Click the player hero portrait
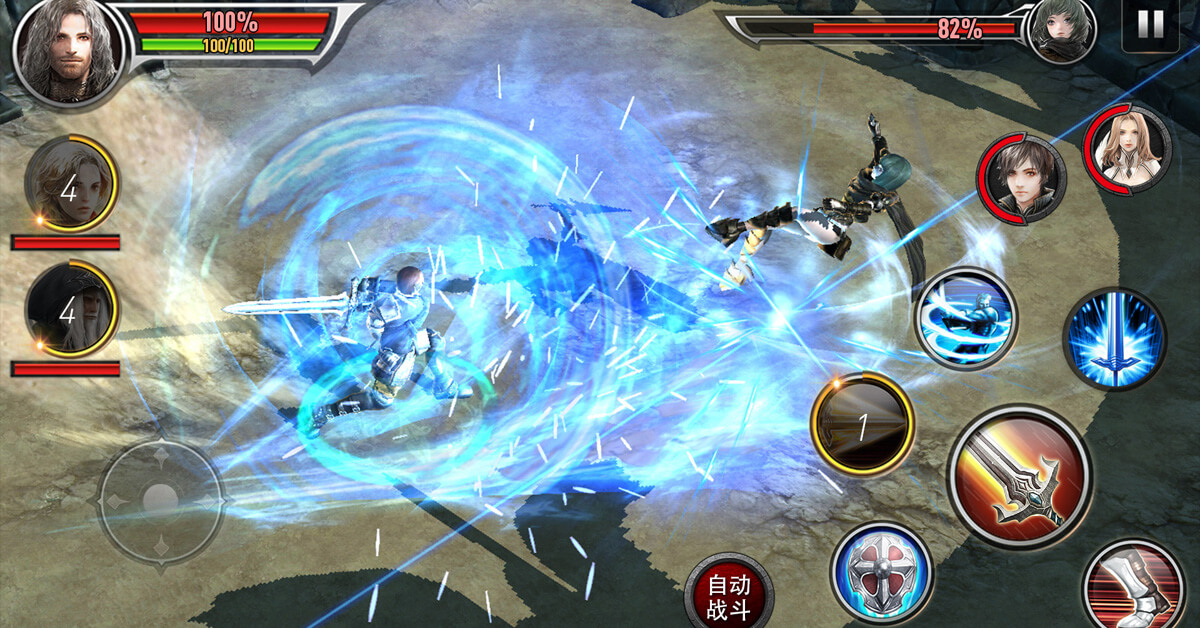 [68, 50]
